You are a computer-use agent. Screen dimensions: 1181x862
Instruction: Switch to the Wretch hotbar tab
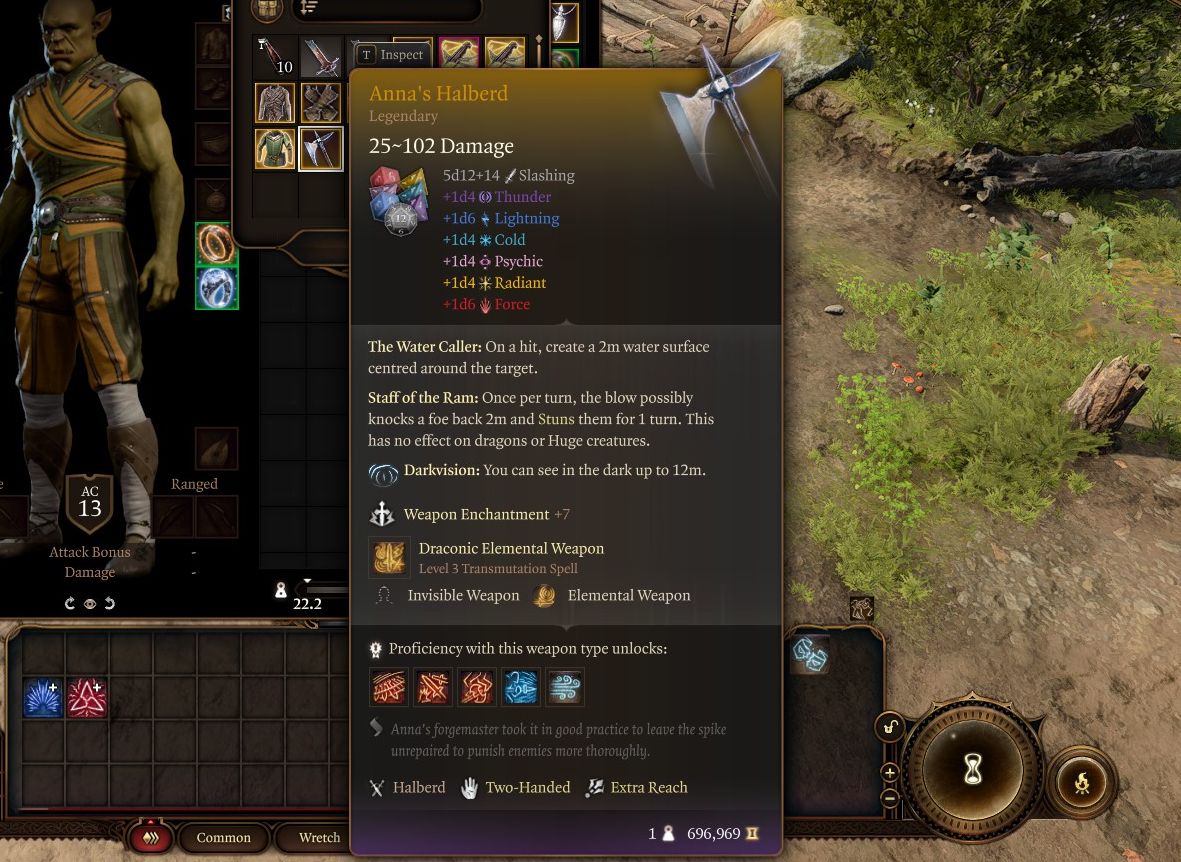coord(319,837)
